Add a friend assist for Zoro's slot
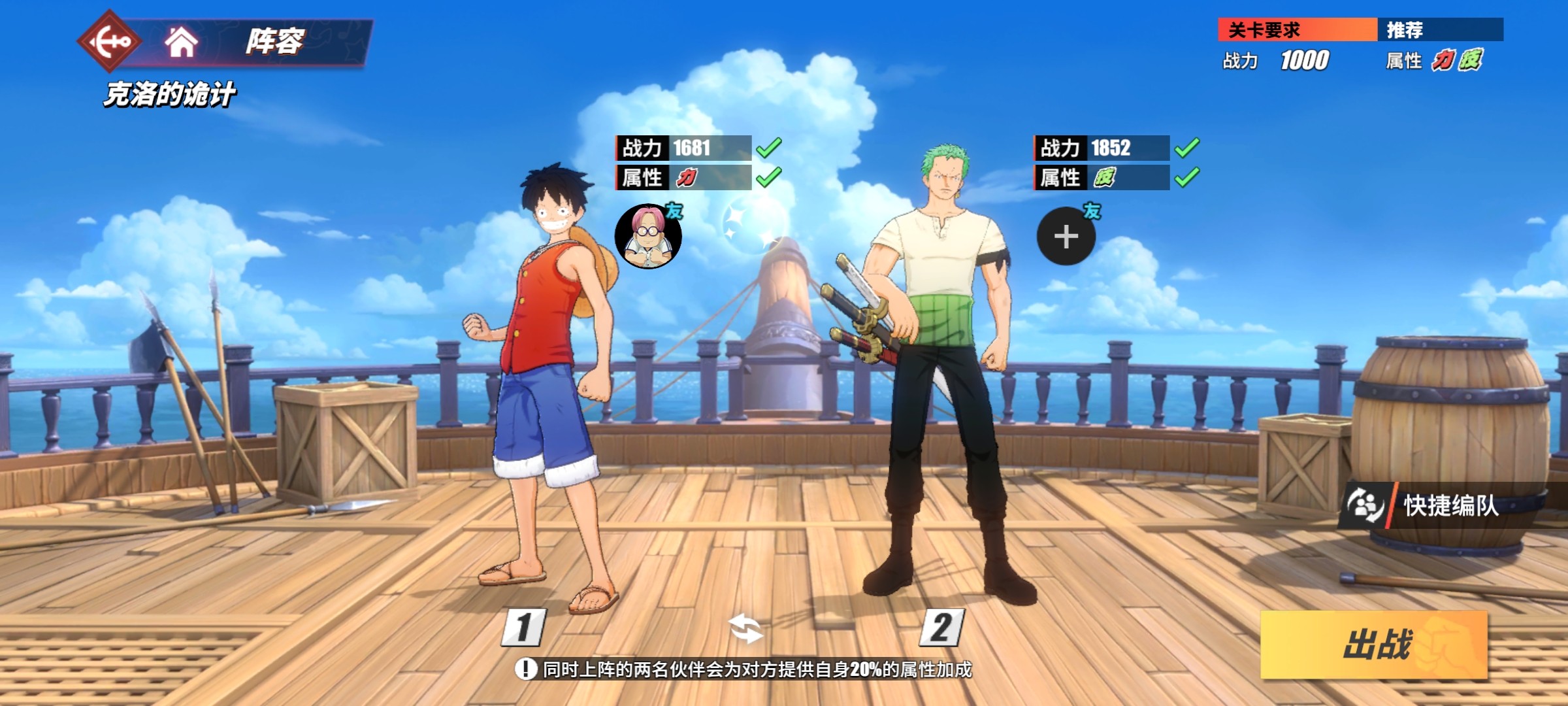1568x706 pixels. pyautogui.click(x=1066, y=236)
